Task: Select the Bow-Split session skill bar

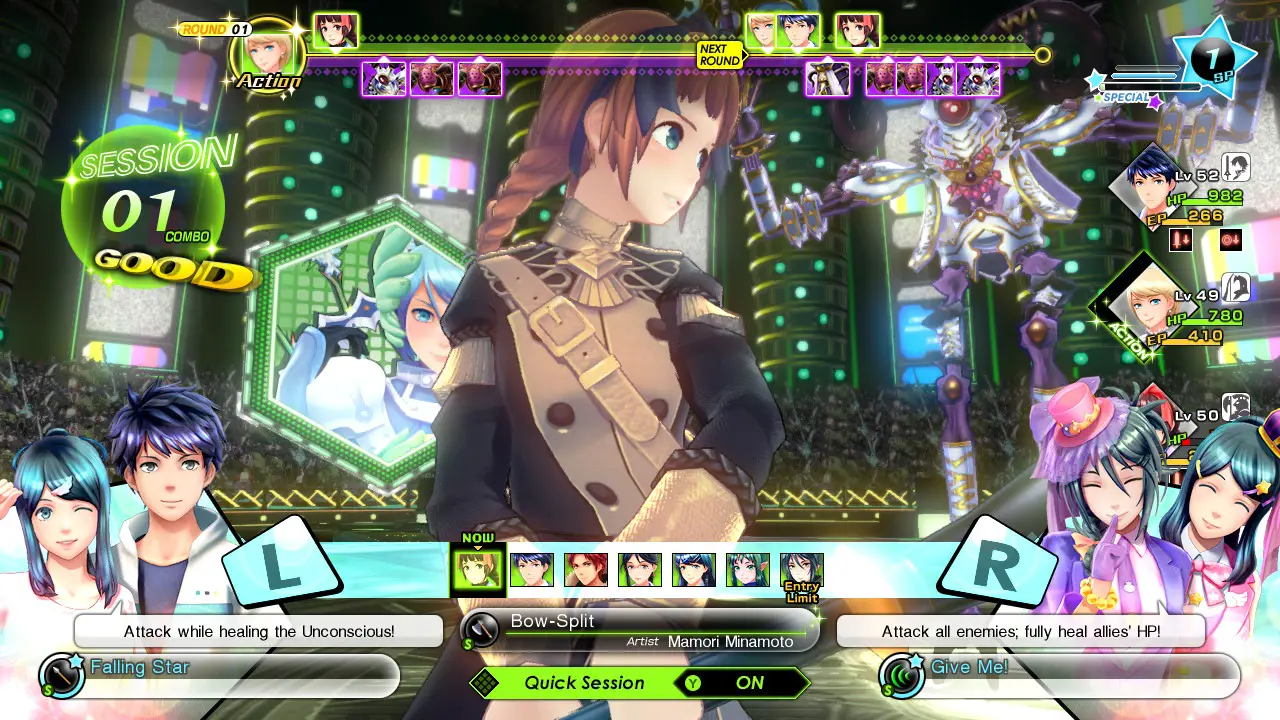Action: (x=640, y=630)
